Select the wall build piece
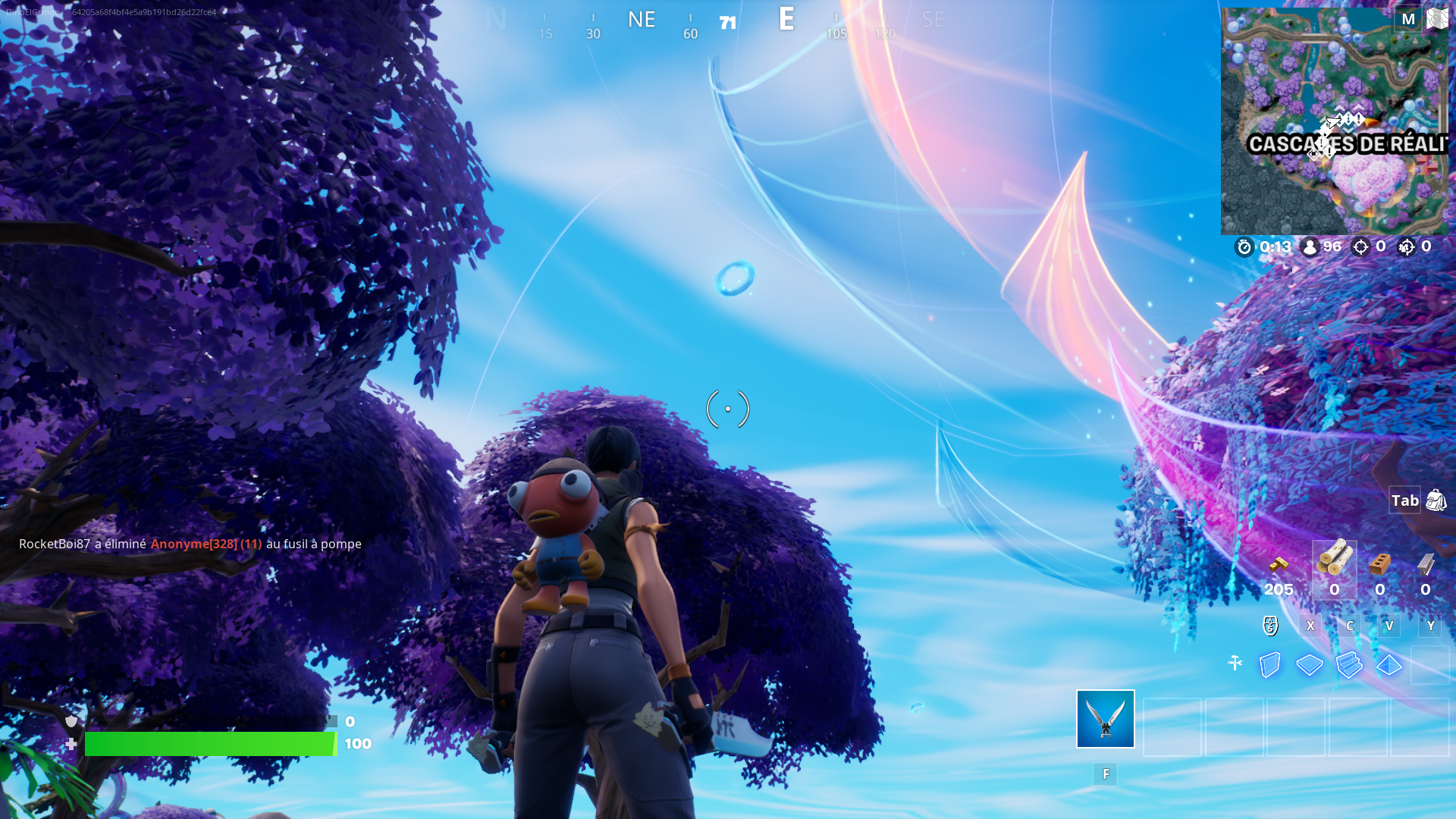Screen dimensions: 1456x819 pyautogui.click(x=1269, y=664)
